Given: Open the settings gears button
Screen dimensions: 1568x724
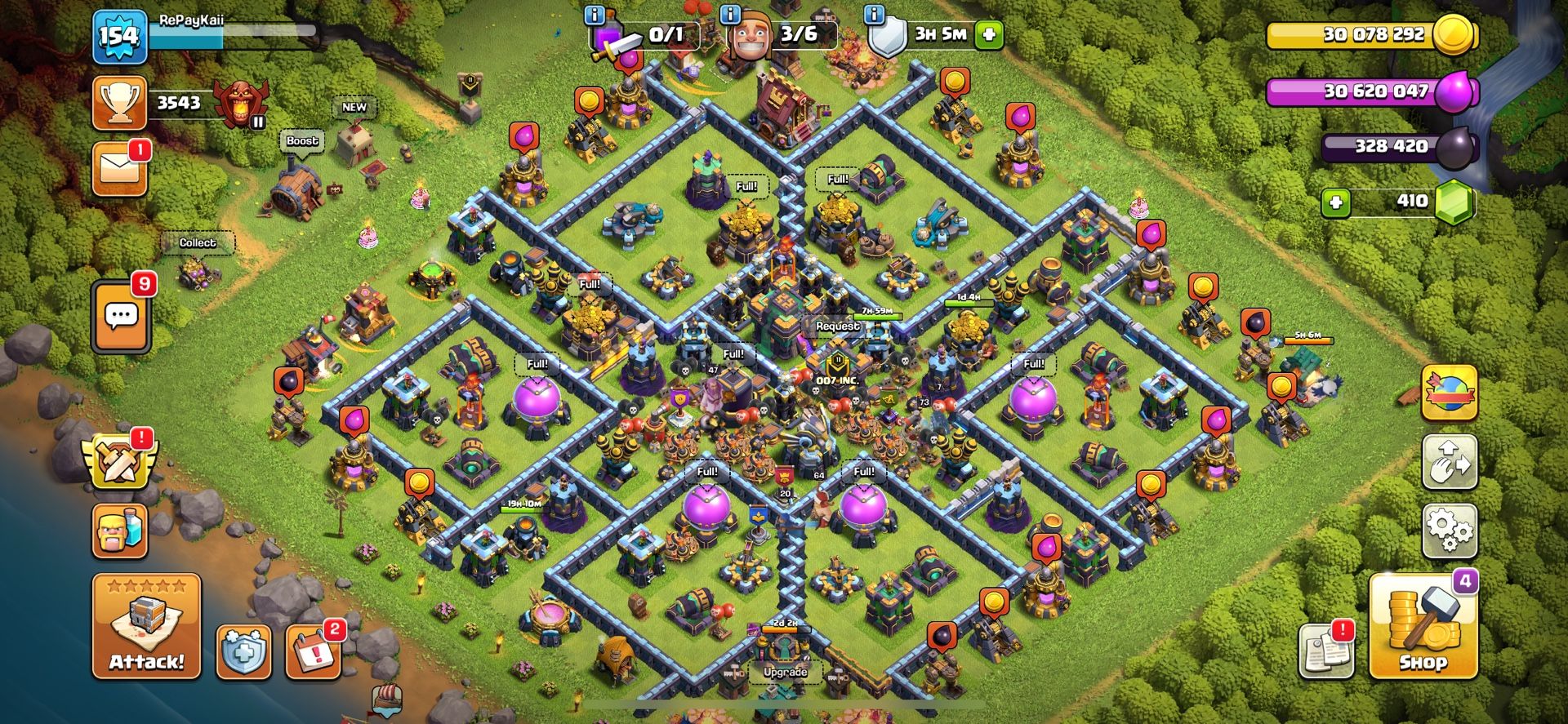Looking at the screenshot, I should click(x=1450, y=531).
